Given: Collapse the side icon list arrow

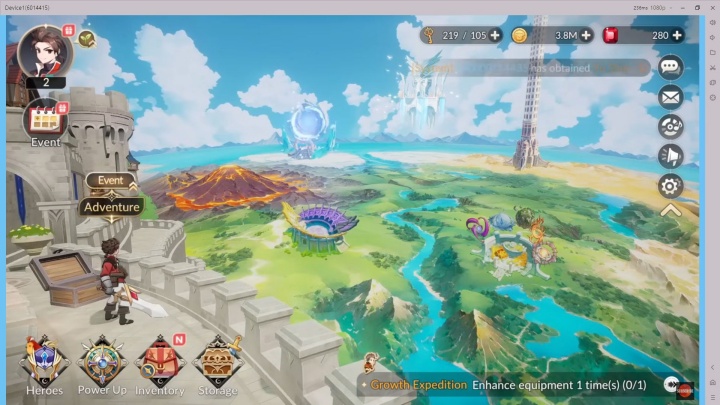Looking at the screenshot, I should click(x=670, y=210).
